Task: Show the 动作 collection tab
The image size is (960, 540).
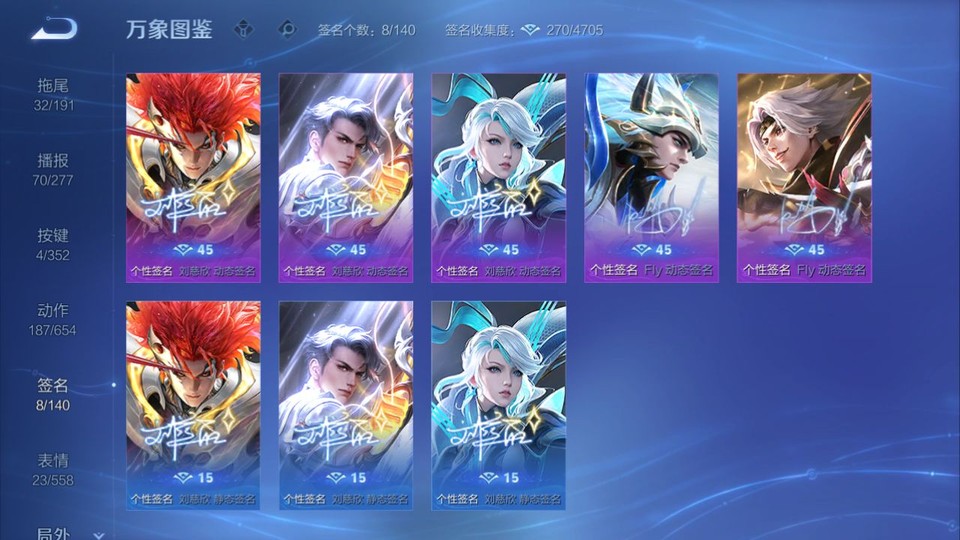Action: pos(53,319)
